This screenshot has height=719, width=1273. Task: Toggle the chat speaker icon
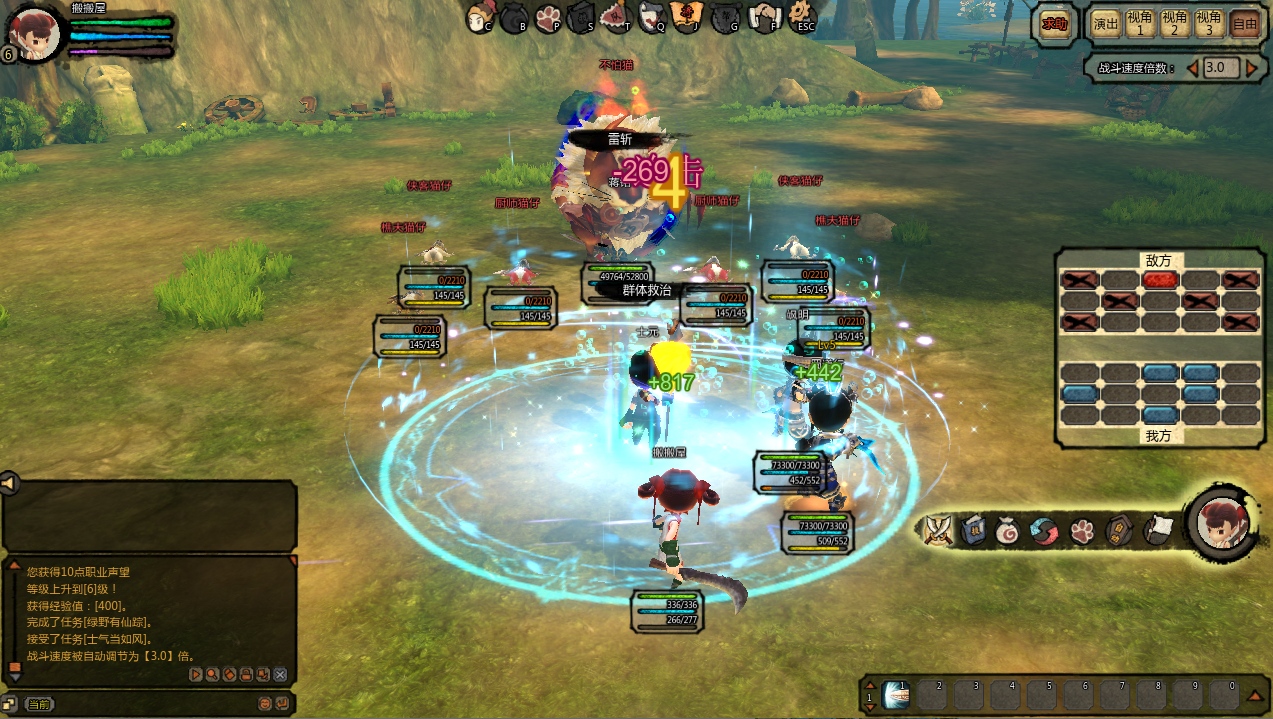point(10,484)
